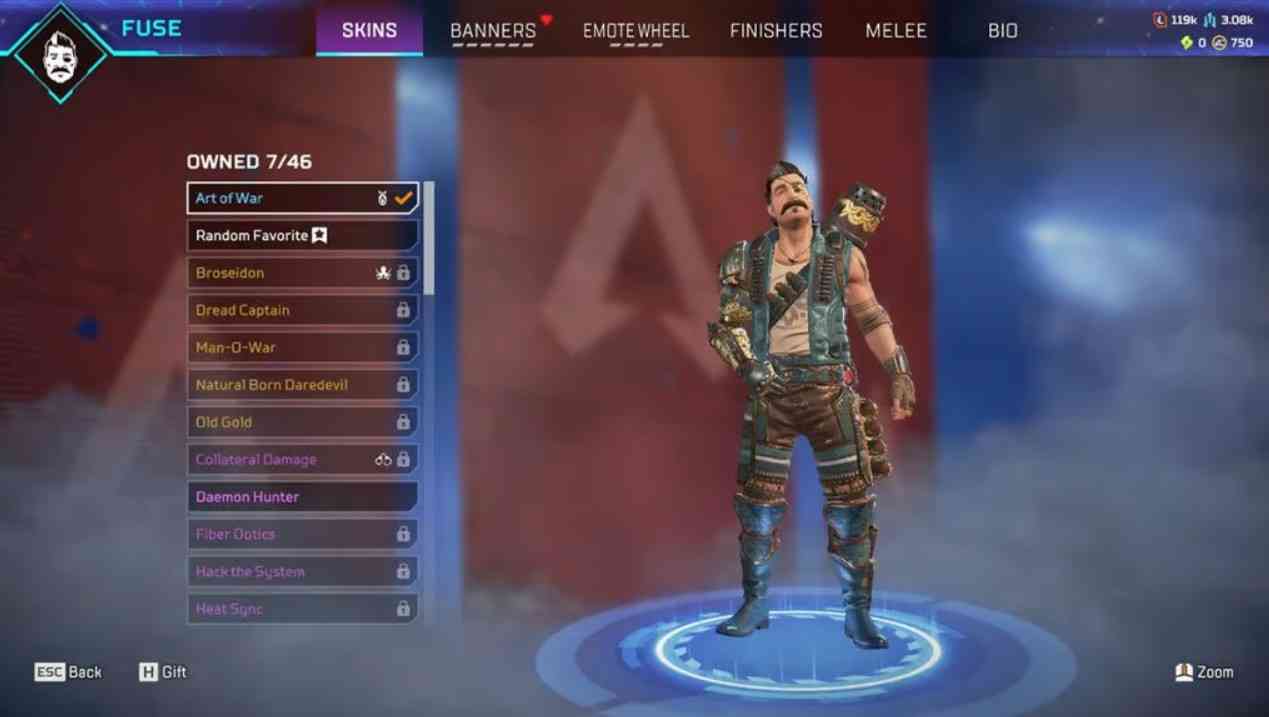
Task: Go to the Melee tab
Action: pos(896,31)
